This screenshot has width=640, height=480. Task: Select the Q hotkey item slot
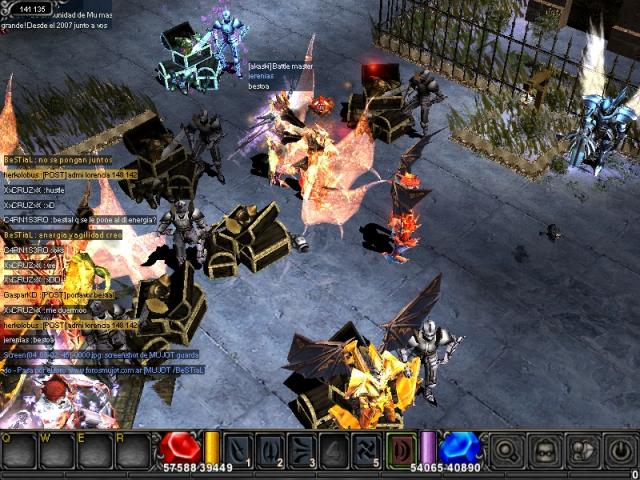point(19,453)
